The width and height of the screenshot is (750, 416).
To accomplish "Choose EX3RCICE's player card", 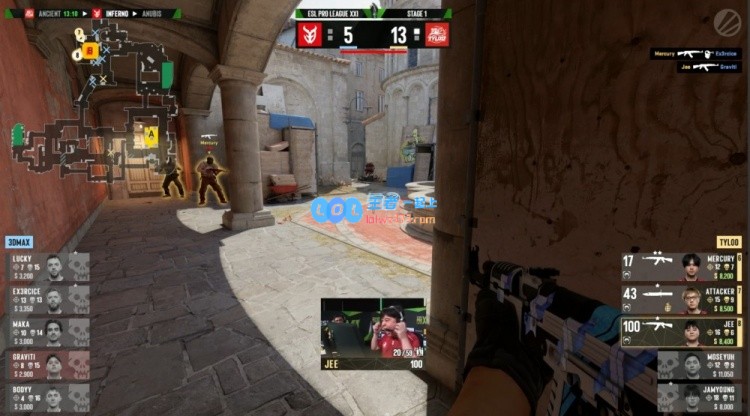I will [x=47, y=299].
